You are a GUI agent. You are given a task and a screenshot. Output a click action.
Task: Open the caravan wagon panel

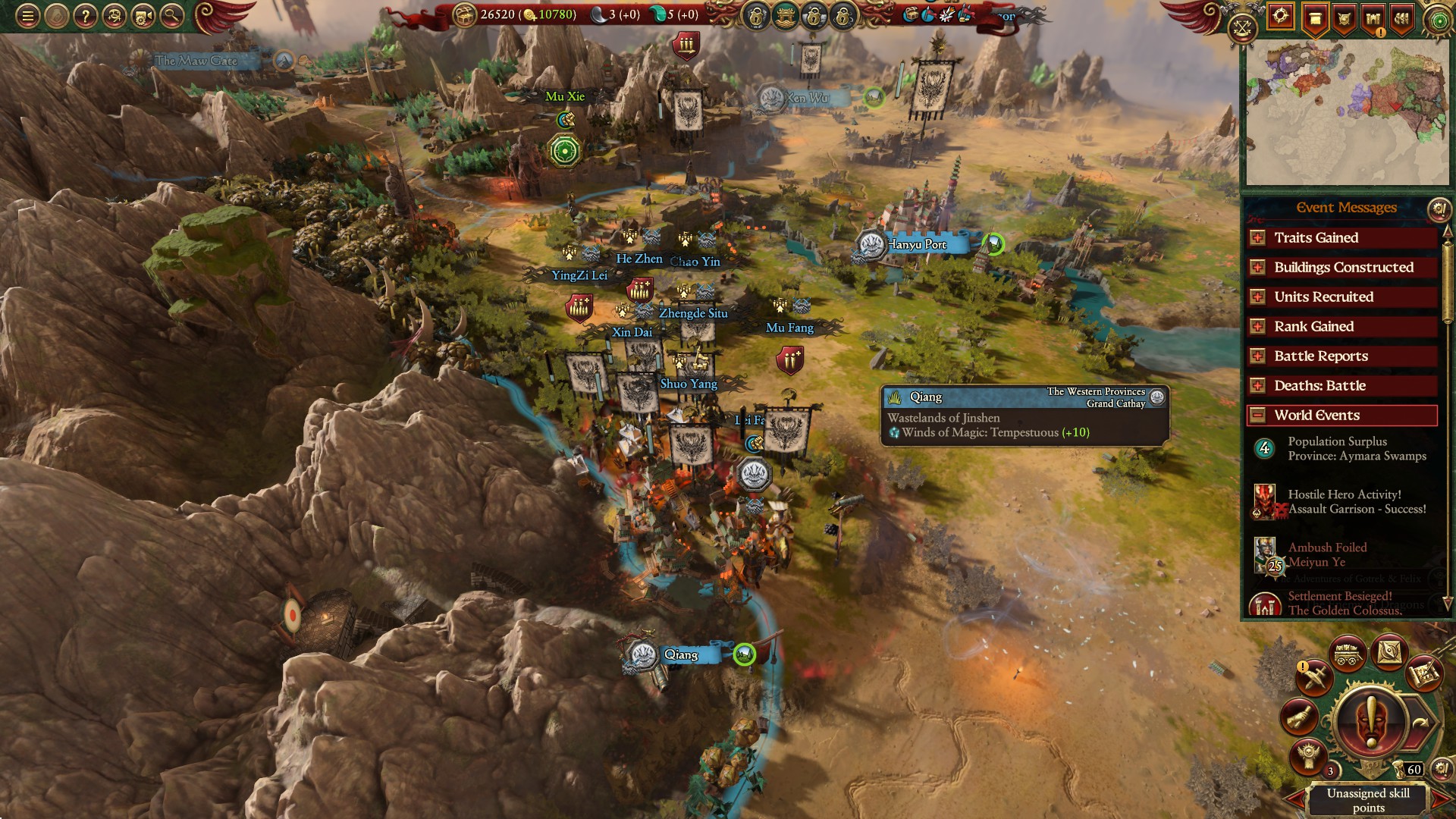click(1347, 654)
